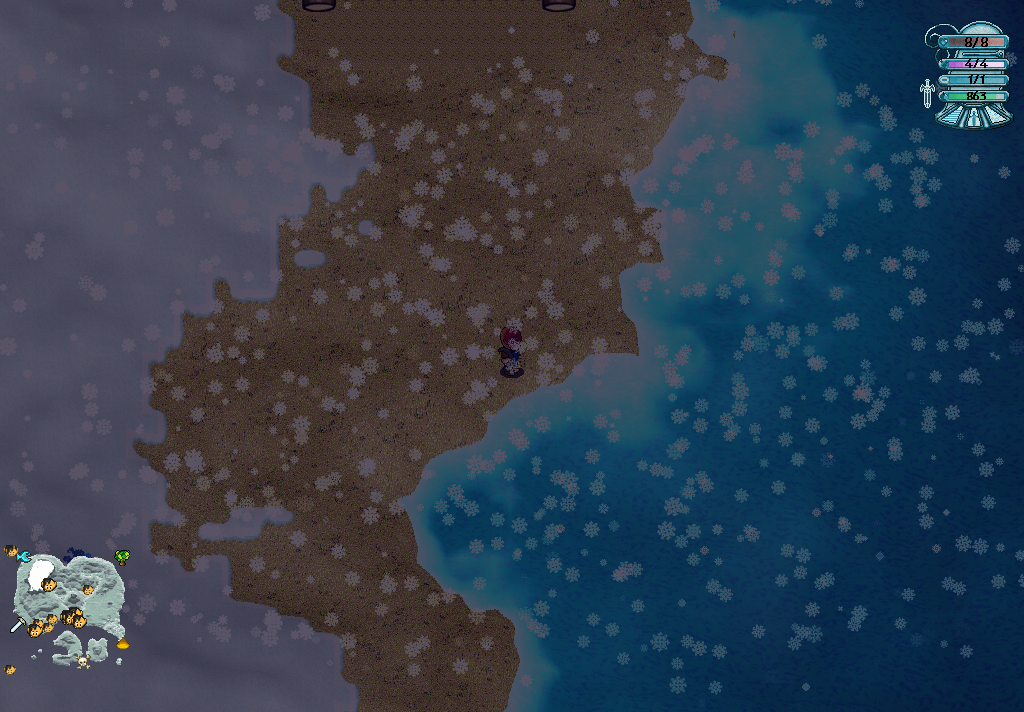Viewport: 1024px width, 712px height.
Task: Click the sword icon beside the status bars
Action: pos(927,93)
